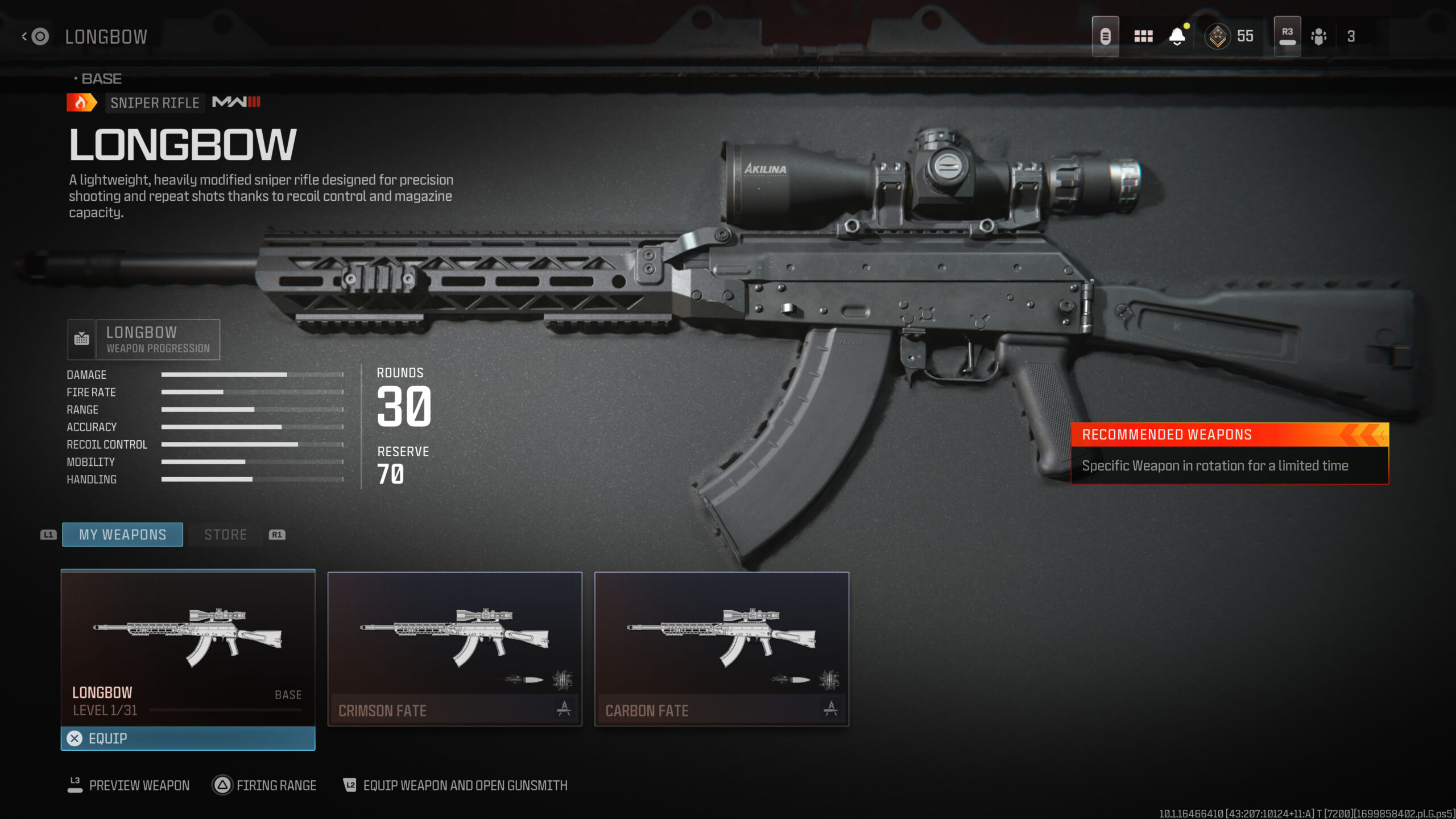Click the controller battery status icon
This screenshot has width=1456, height=819.
click(x=1105, y=35)
